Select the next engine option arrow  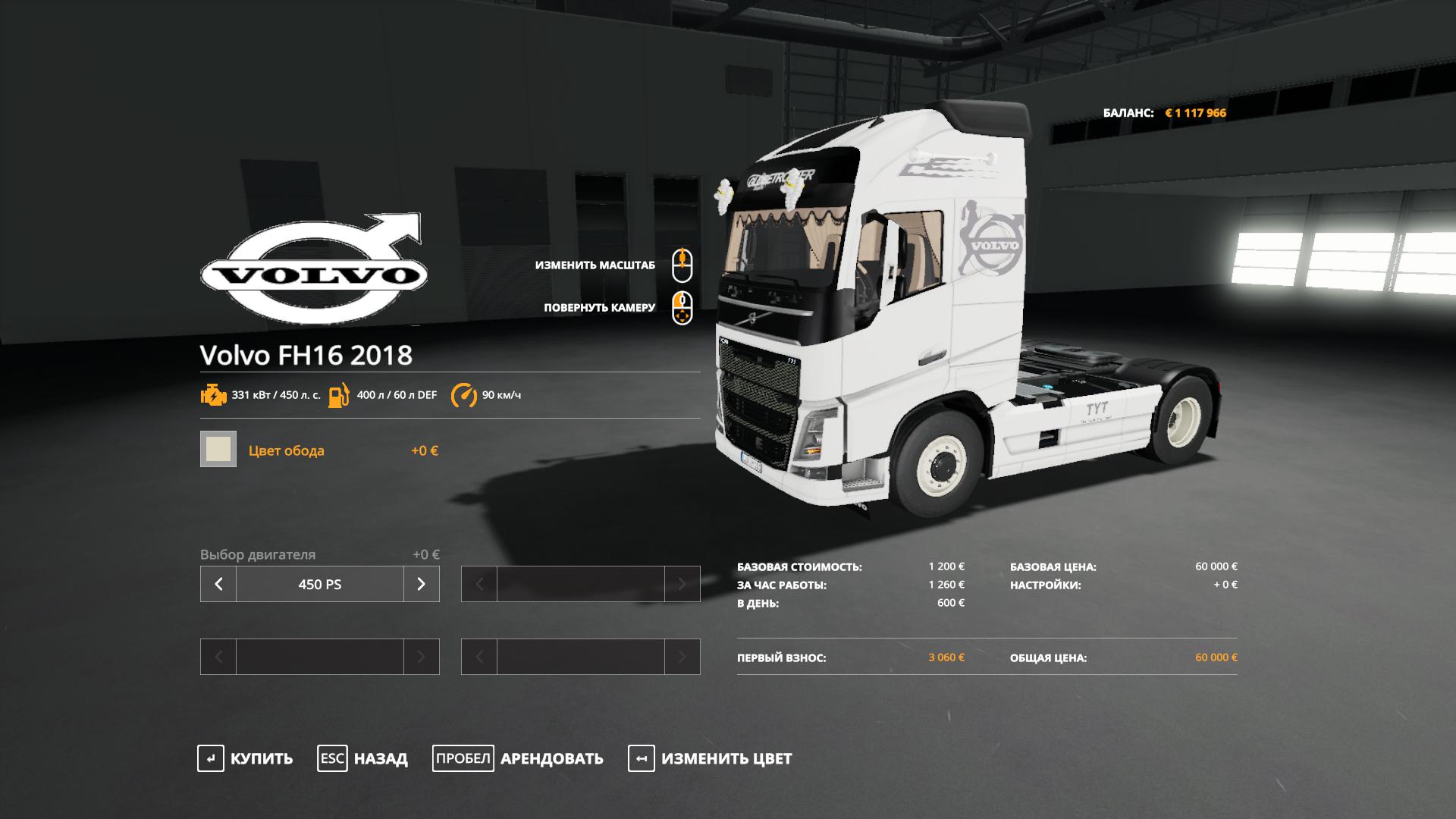pos(422,584)
